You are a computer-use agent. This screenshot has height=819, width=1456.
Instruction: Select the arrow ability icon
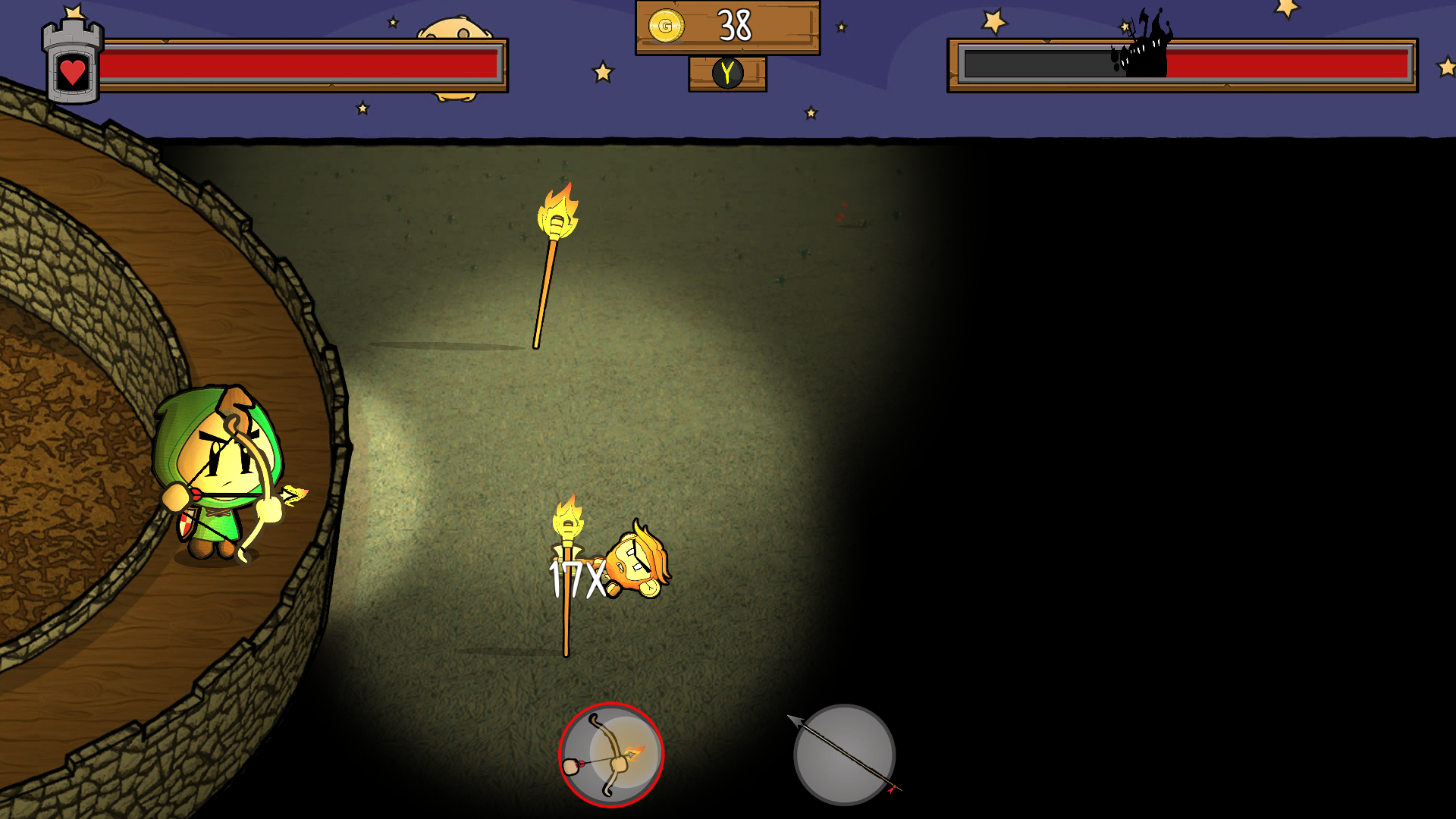pos(844,755)
